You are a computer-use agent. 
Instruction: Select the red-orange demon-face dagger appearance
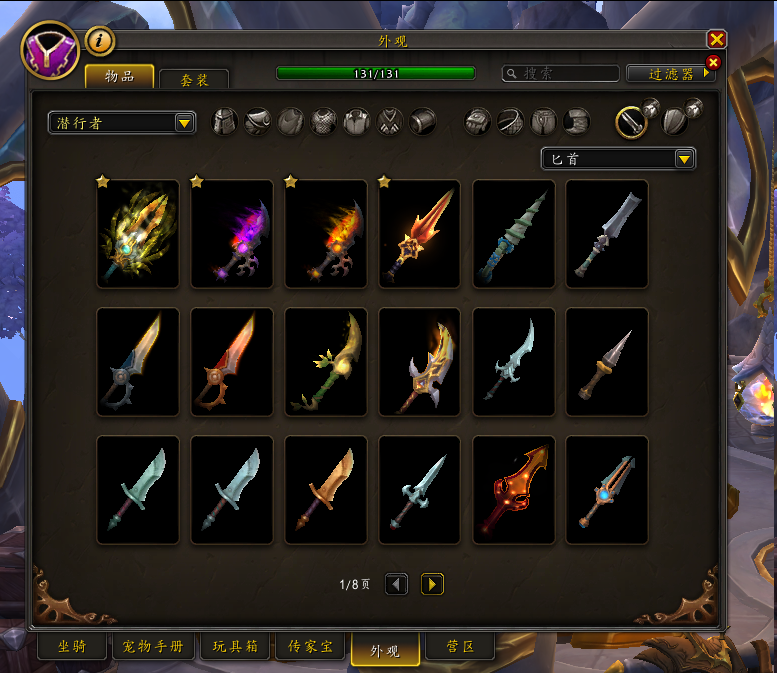click(x=514, y=490)
